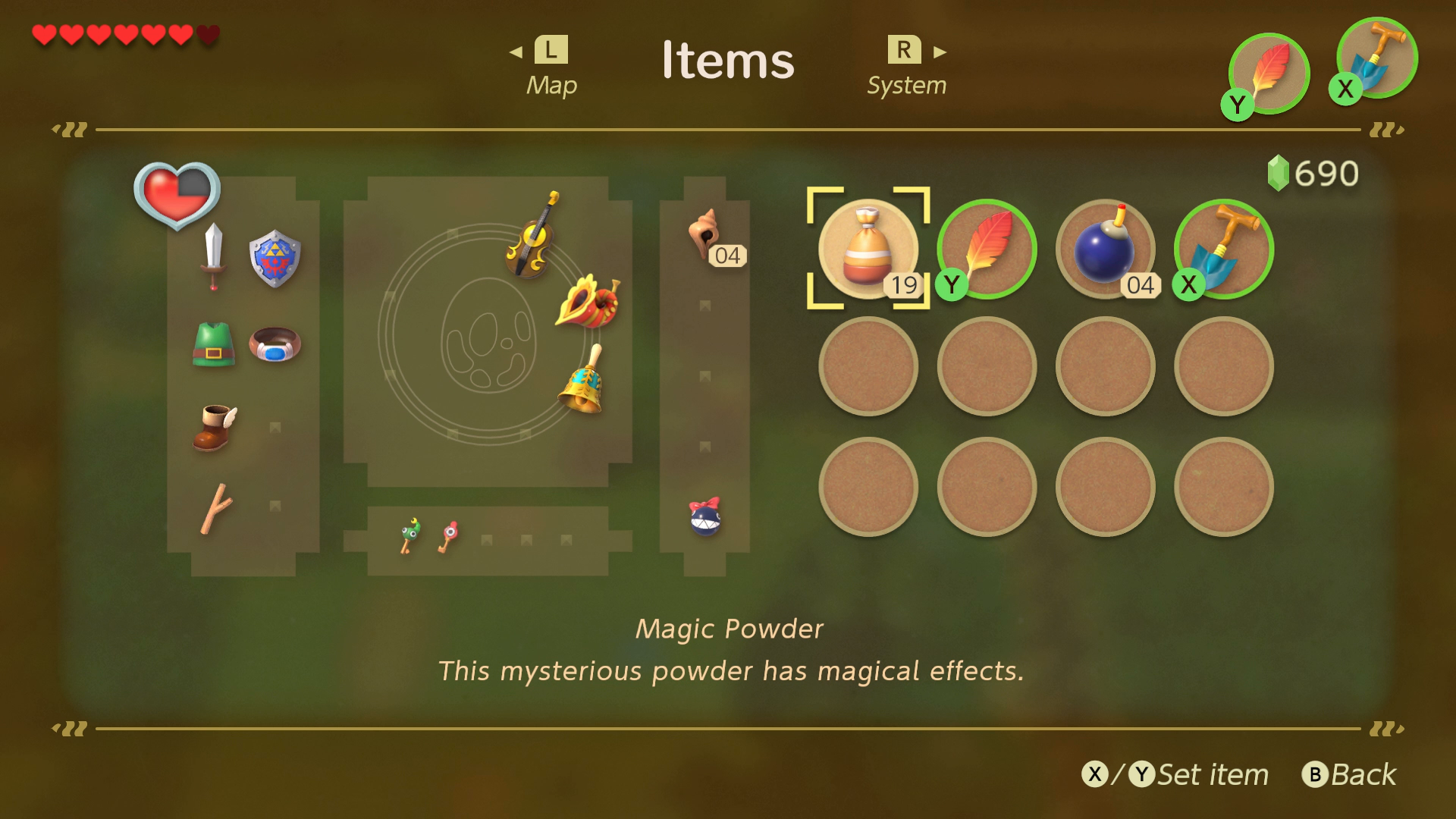Select the Conch Horn instrument
Image resolution: width=1456 pixels, height=819 pixels.
tap(588, 302)
